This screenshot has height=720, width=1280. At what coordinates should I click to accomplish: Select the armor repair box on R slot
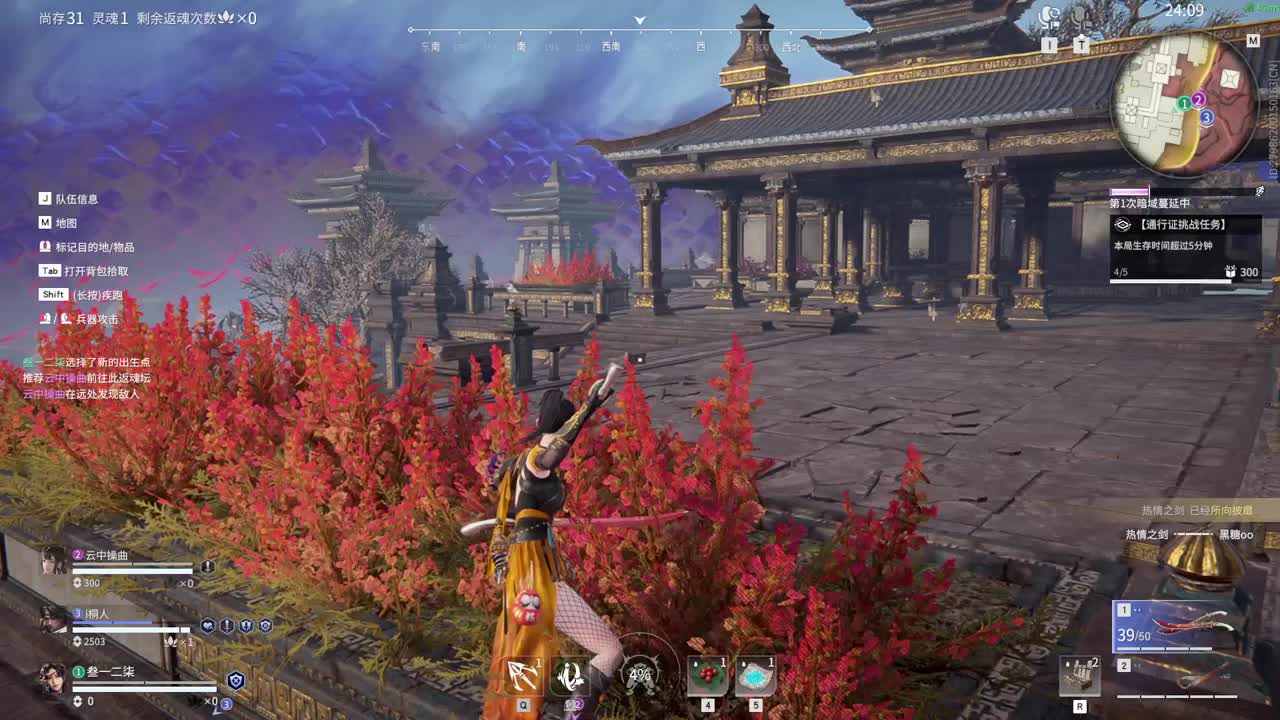tap(1082, 676)
